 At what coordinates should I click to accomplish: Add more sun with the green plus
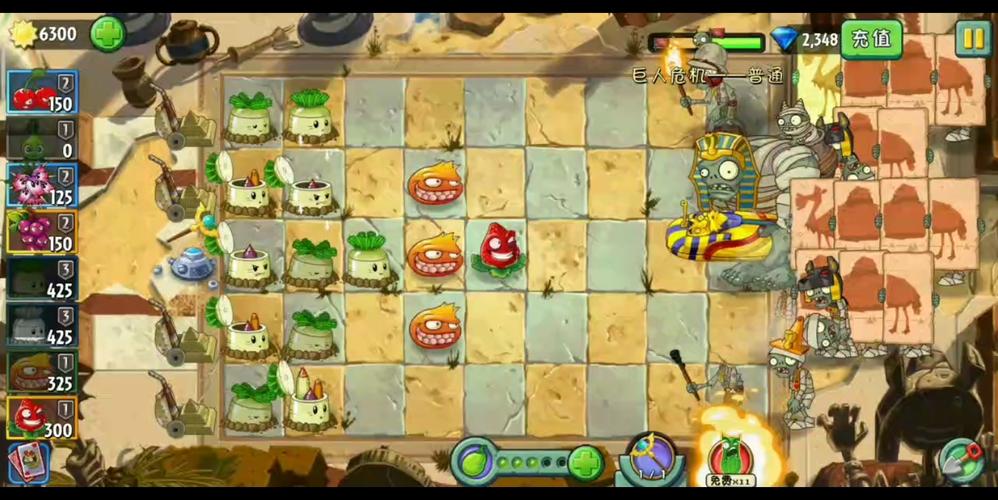coord(108,34)
